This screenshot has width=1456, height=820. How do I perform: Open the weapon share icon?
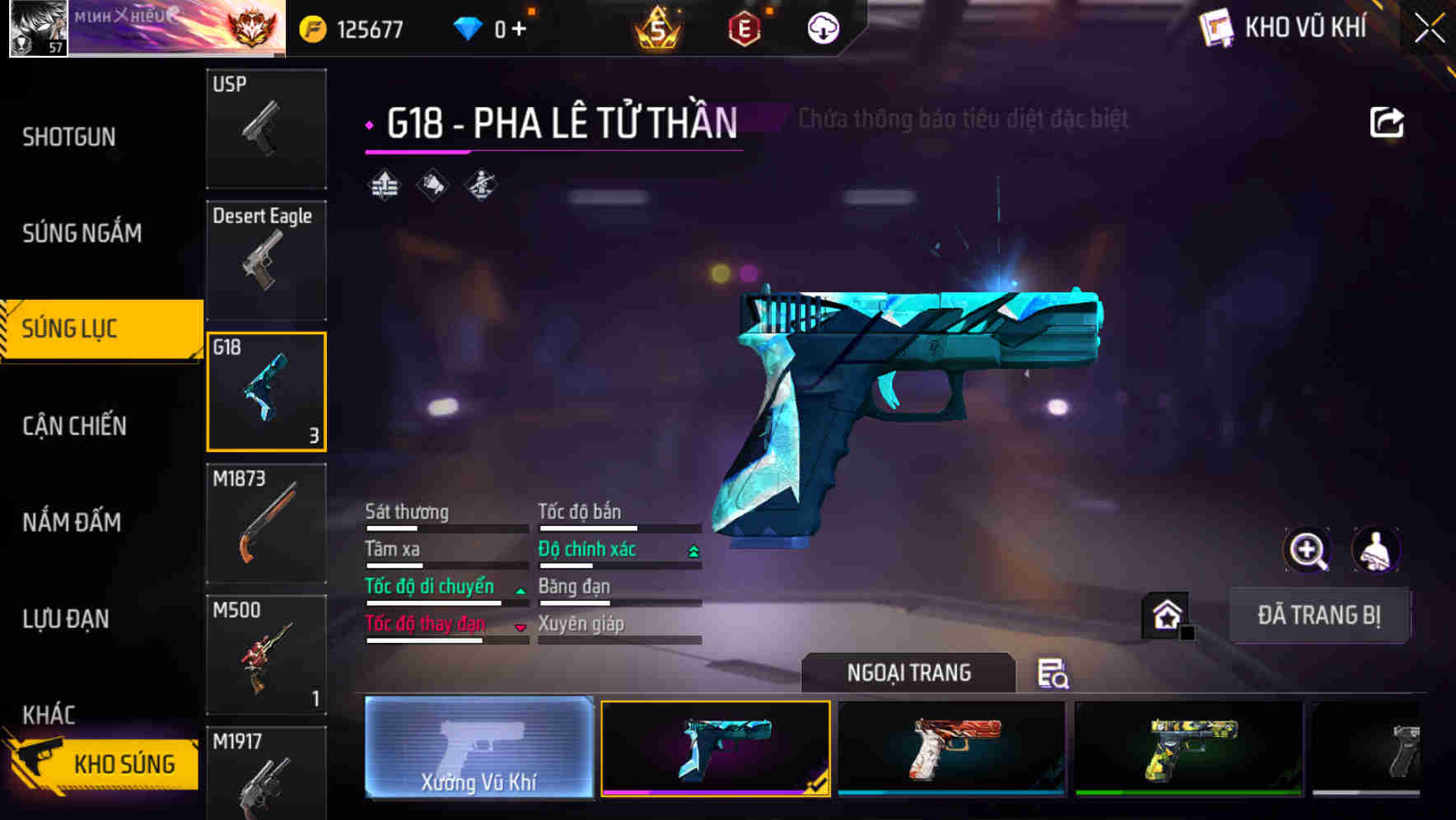(1388, 120)
